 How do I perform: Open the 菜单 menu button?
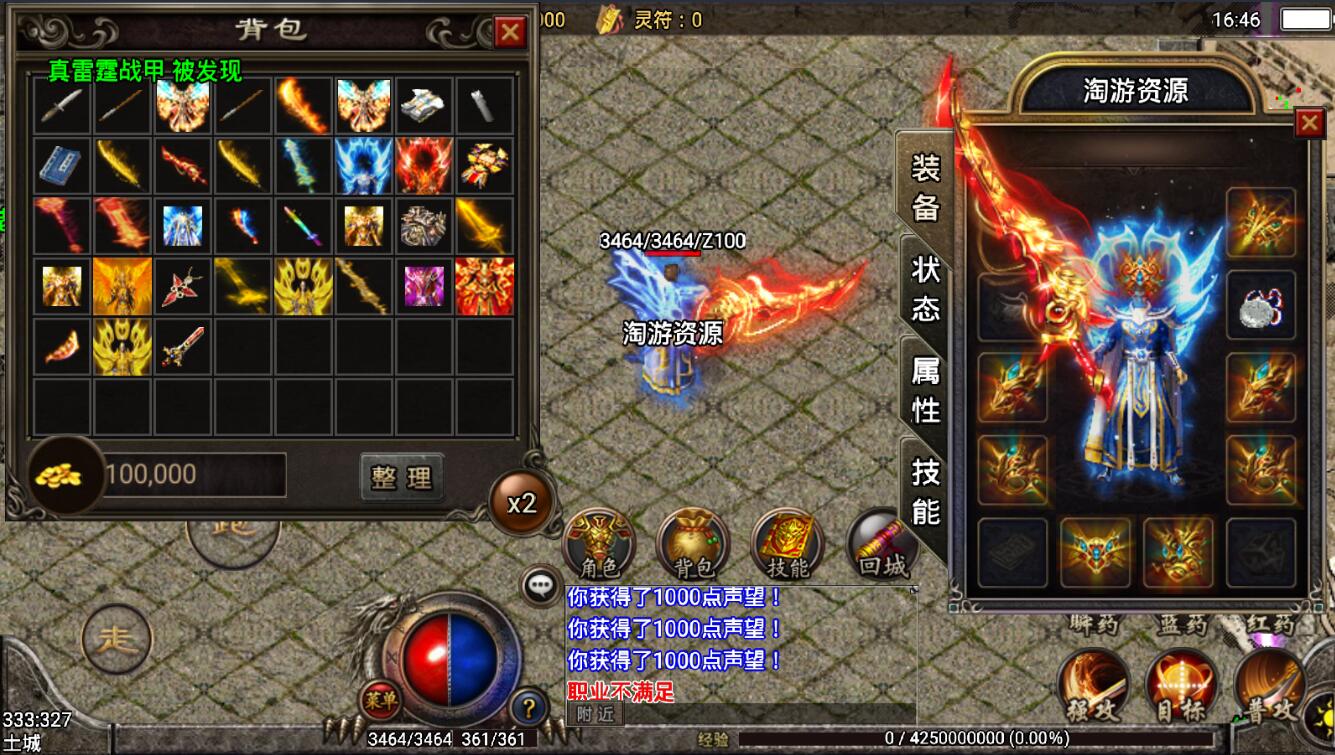pos(378,698)
